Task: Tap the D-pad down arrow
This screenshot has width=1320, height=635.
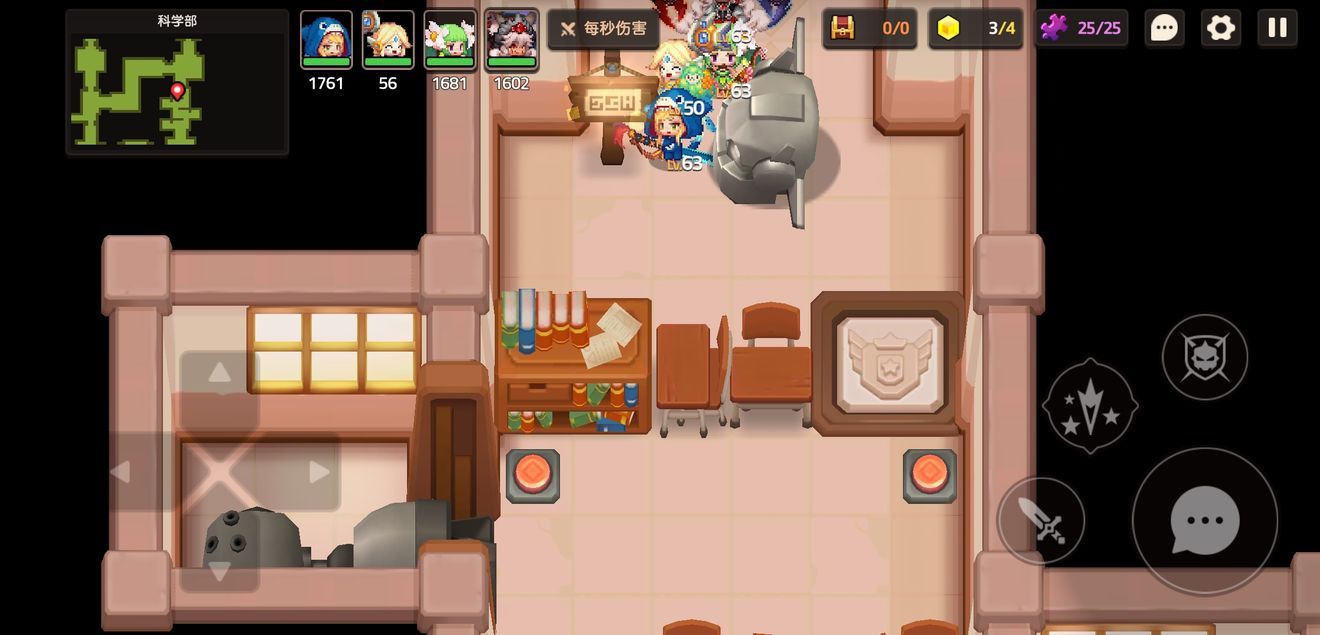Action: [x=219, y=571]
